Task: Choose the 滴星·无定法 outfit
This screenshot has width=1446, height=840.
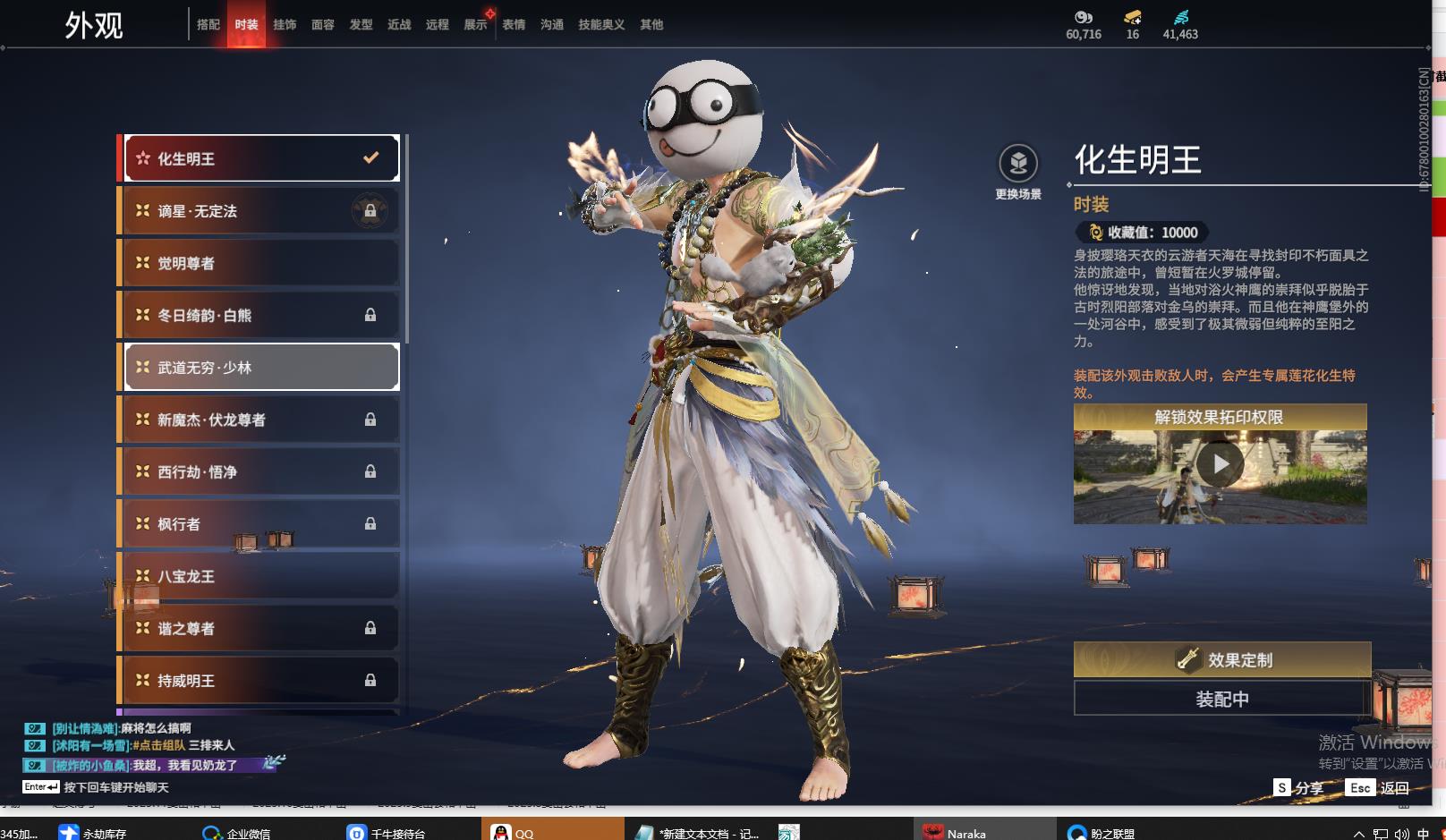Action: click(260, 211)
